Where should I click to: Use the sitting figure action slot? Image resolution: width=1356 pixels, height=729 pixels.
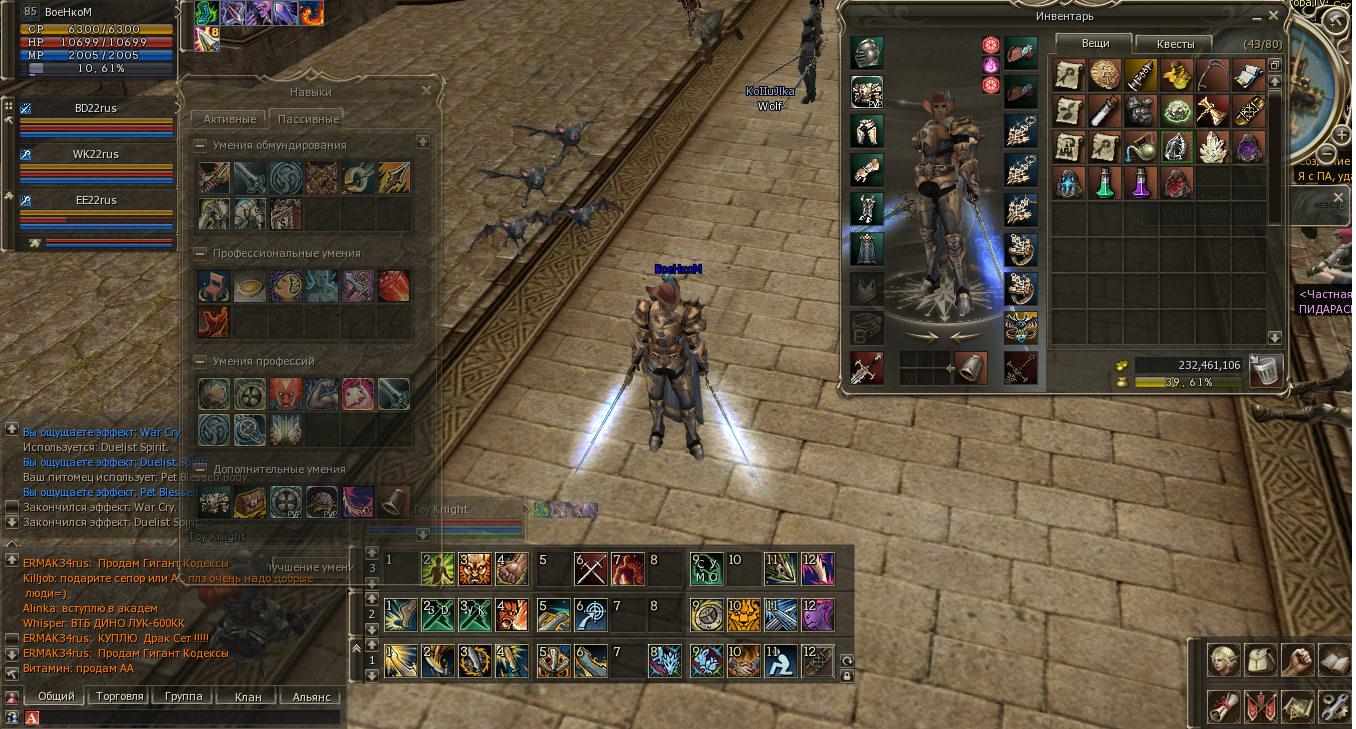[x=780, y=659]
